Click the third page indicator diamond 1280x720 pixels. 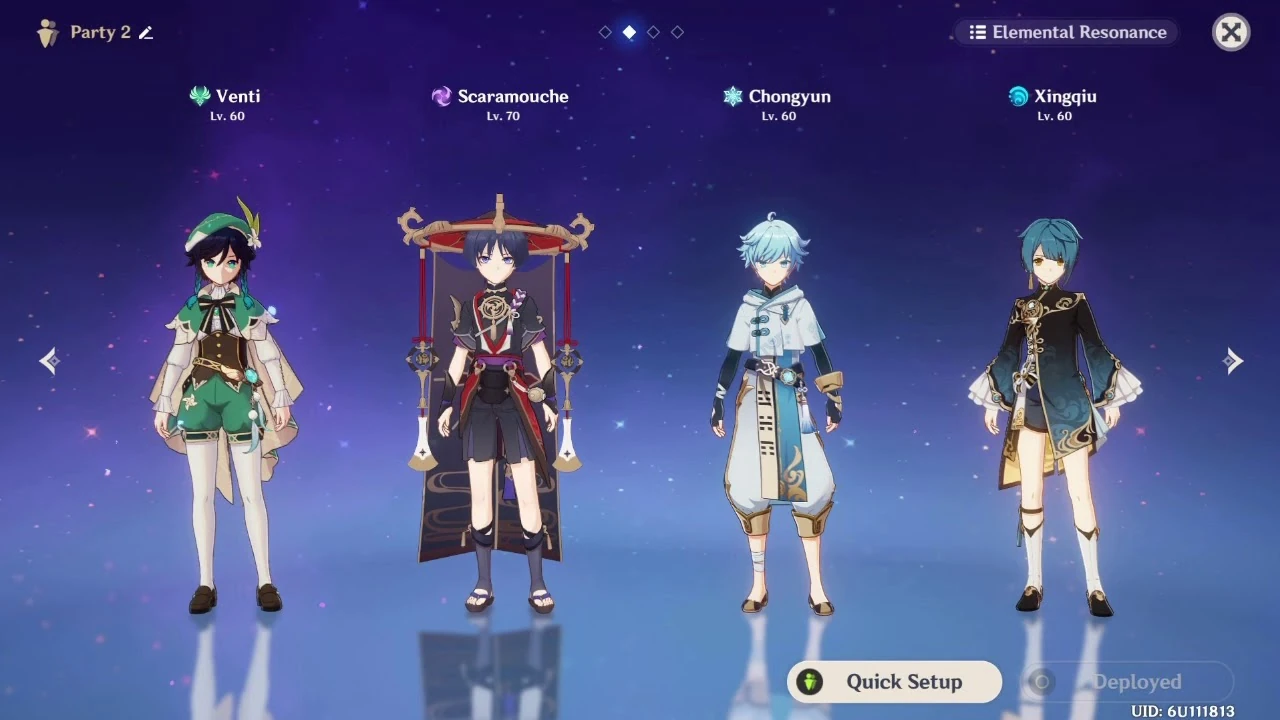pyautogui.click(x=653, y=31)
